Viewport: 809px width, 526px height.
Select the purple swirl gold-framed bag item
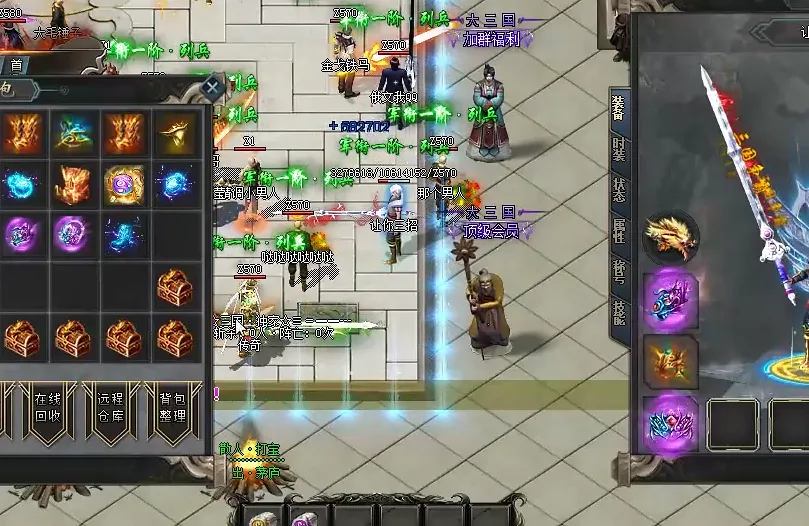[124, 185]
